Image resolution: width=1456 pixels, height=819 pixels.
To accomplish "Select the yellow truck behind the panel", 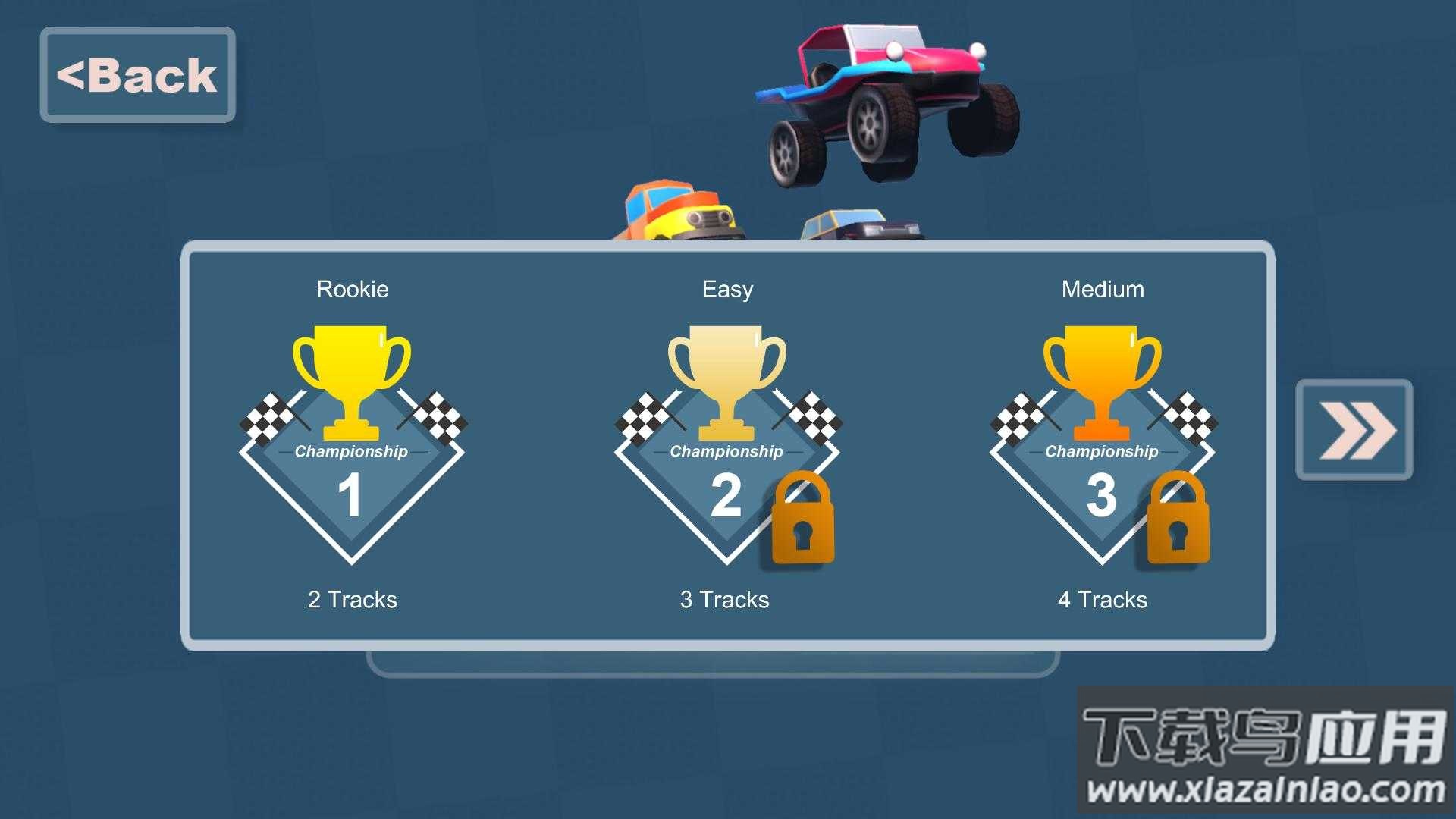I will [x=675, y=212].
